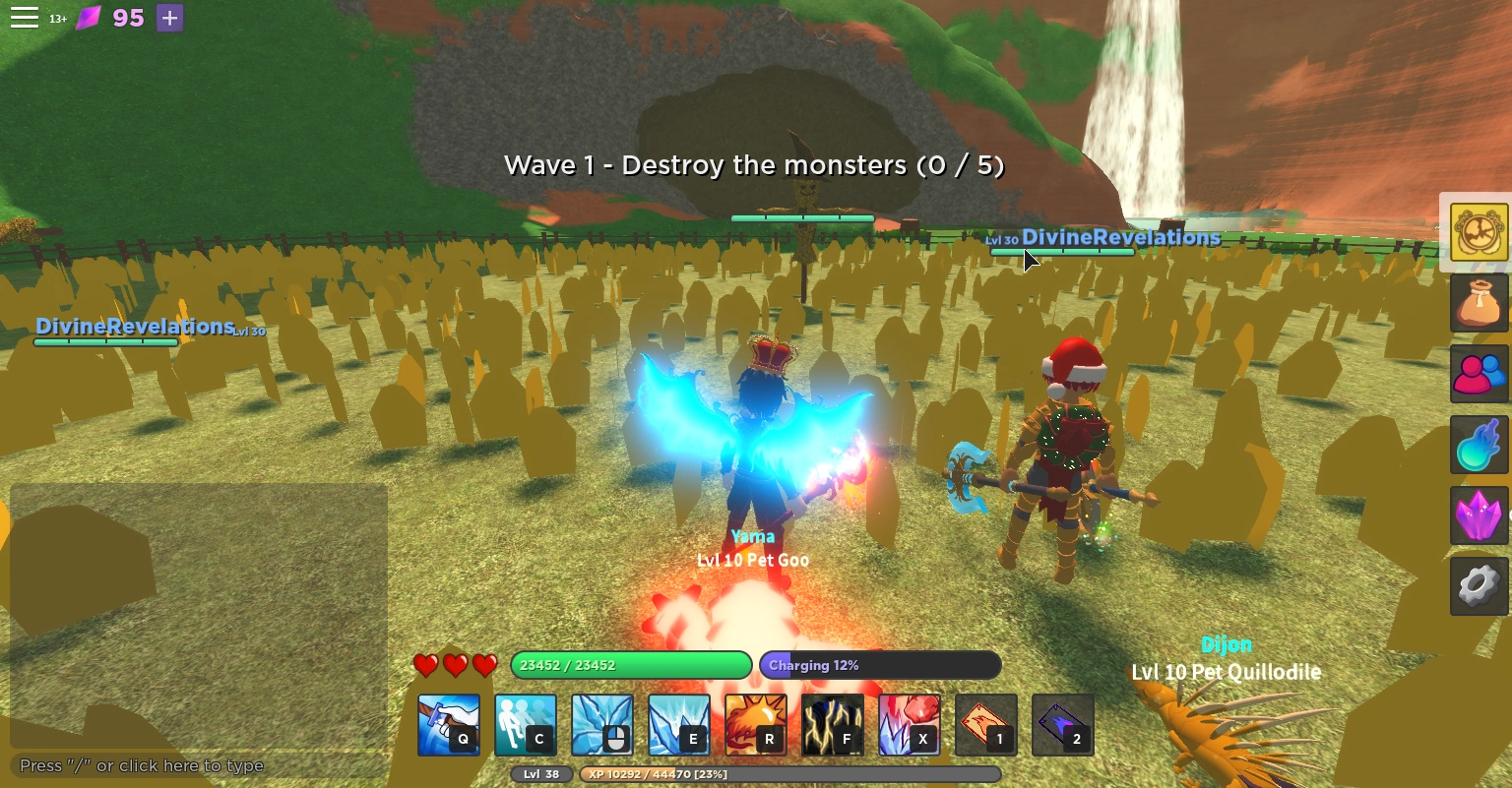Click the Charging 12% progress bar

coord(879,665)
